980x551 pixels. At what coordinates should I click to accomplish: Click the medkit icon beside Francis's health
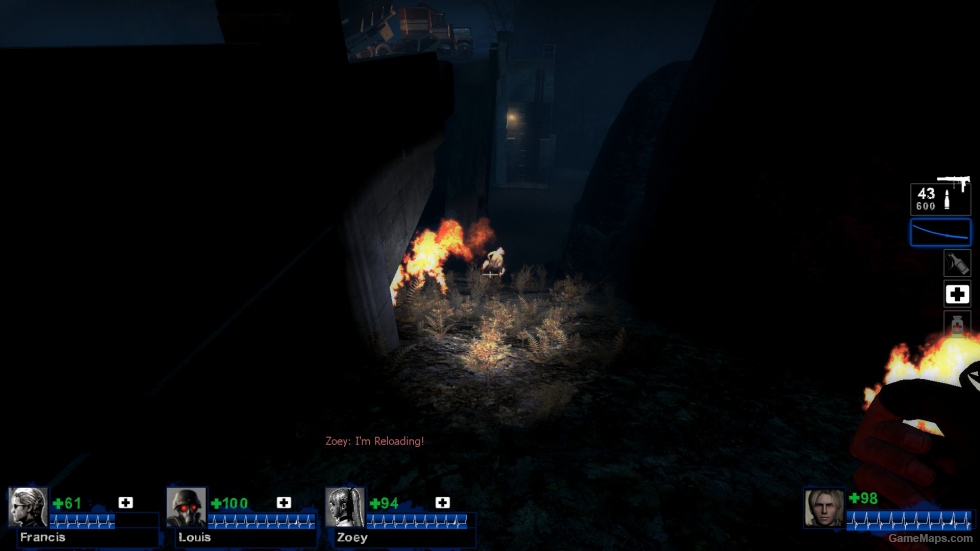tap(125, 503)
